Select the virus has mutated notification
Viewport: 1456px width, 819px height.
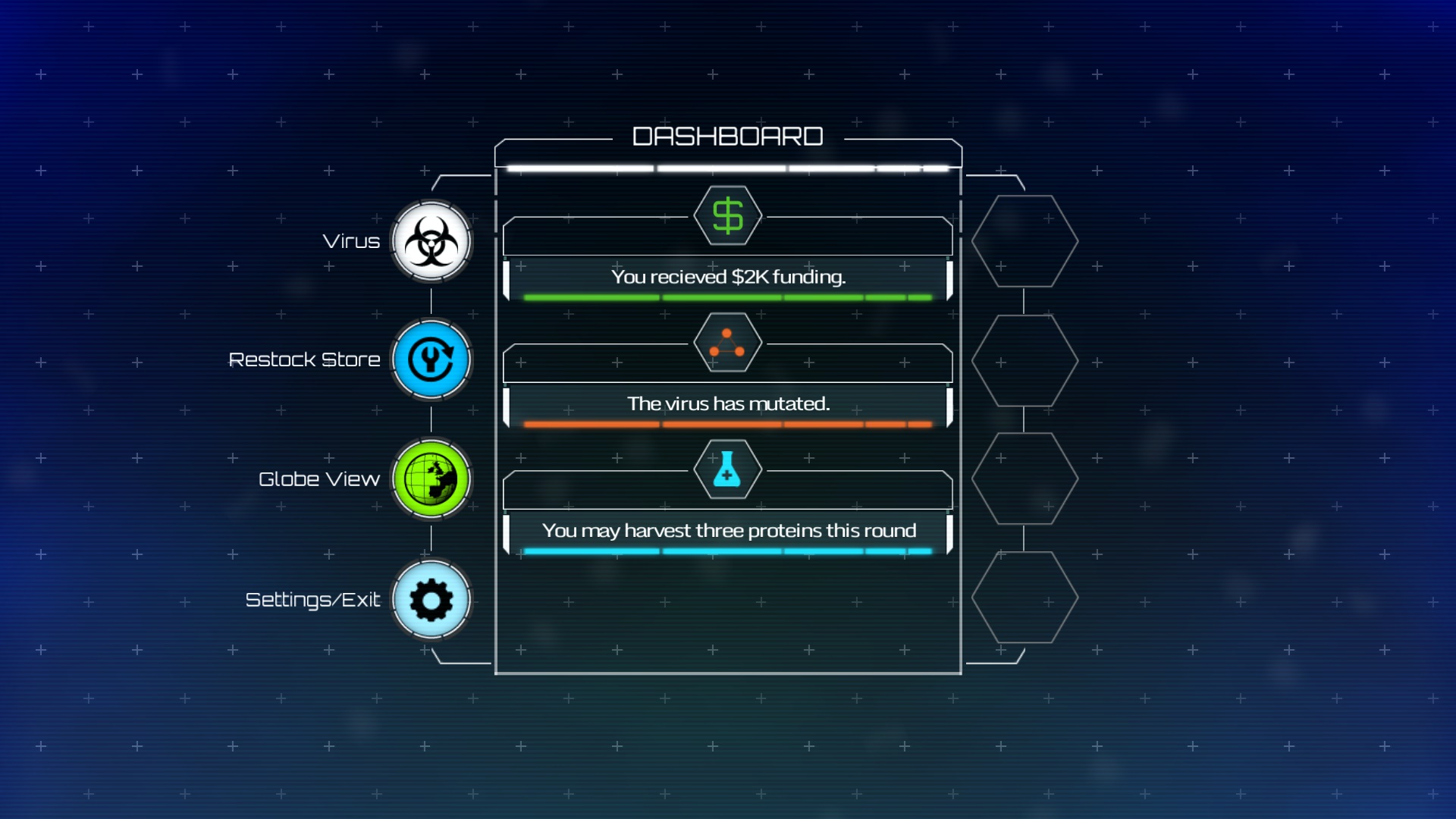727,403
